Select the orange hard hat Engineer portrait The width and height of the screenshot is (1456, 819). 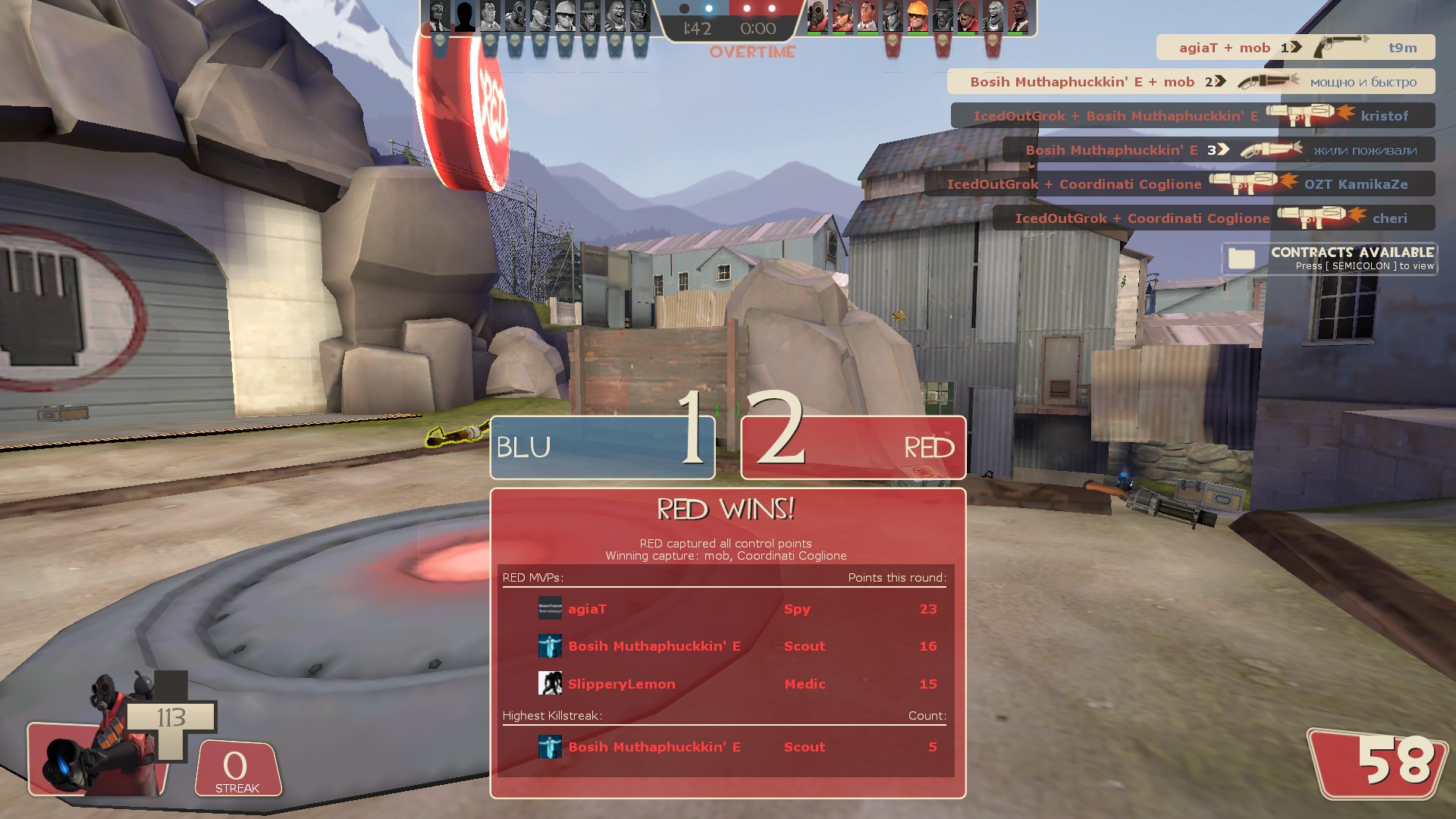pos(917,17)
